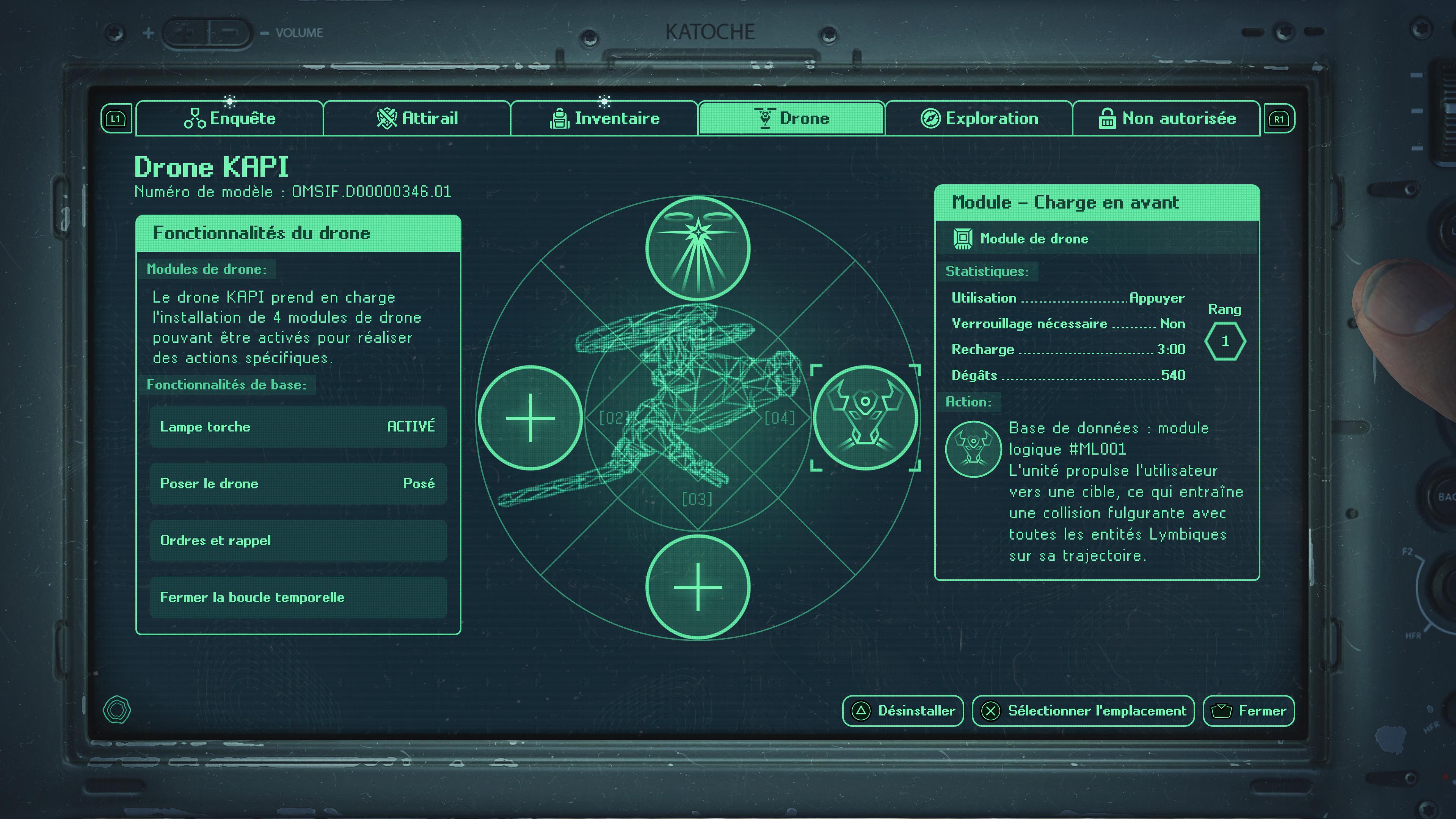Image resolution: width=1456 pixels, height=819 pixels.
Task: Toggle the Lampe torche function
Action: tap(298, 427)
